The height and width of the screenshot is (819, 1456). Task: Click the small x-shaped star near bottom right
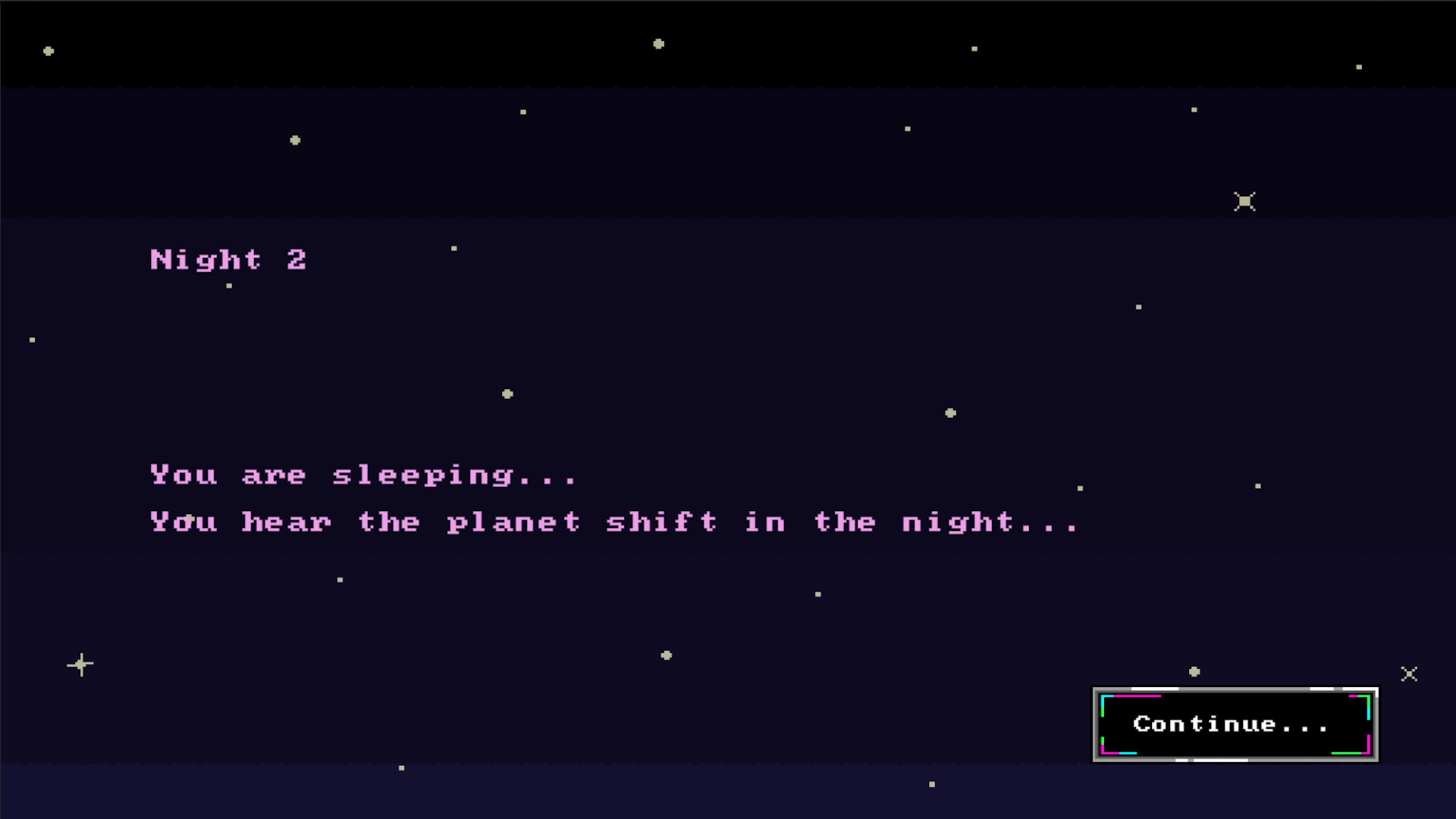pyautogui.click(x=1409, y=673)
